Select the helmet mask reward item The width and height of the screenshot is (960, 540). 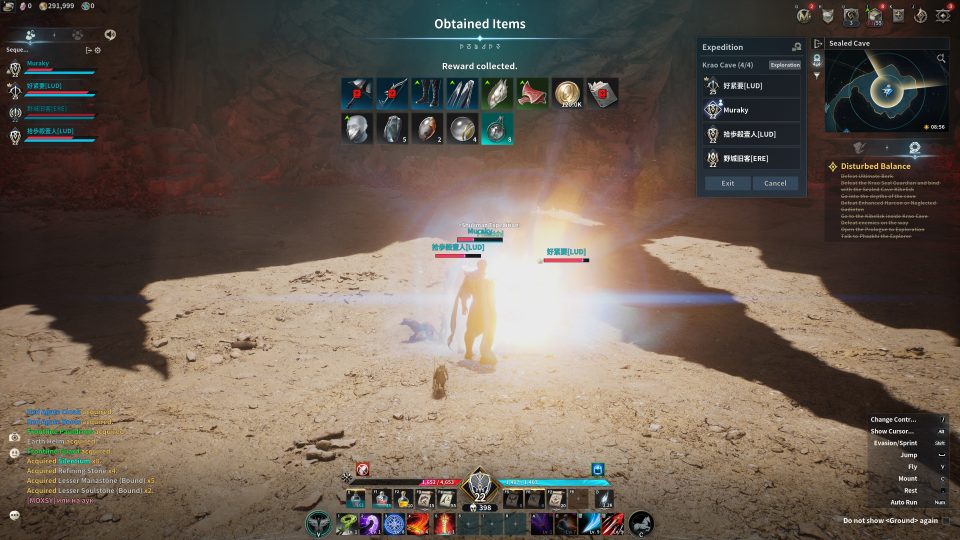(357, 129)
